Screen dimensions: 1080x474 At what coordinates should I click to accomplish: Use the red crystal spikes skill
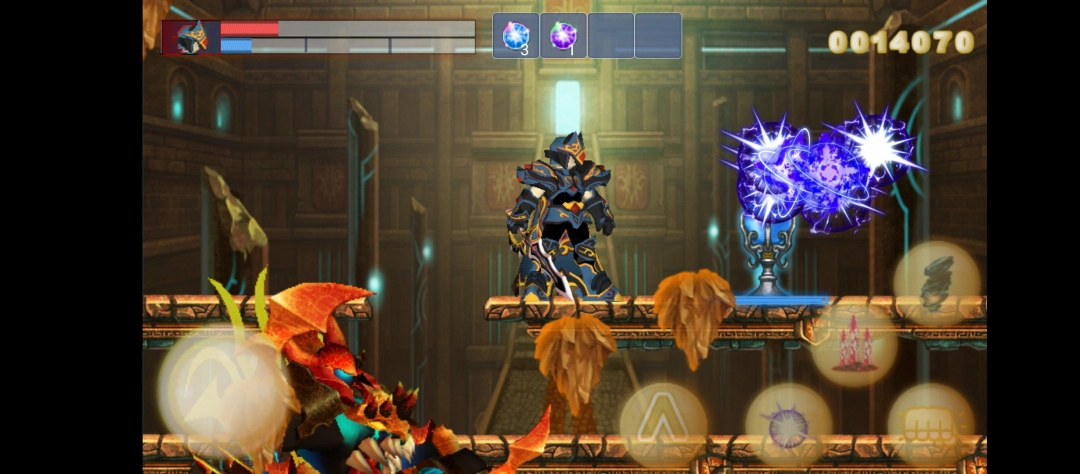tap(853, 344)
